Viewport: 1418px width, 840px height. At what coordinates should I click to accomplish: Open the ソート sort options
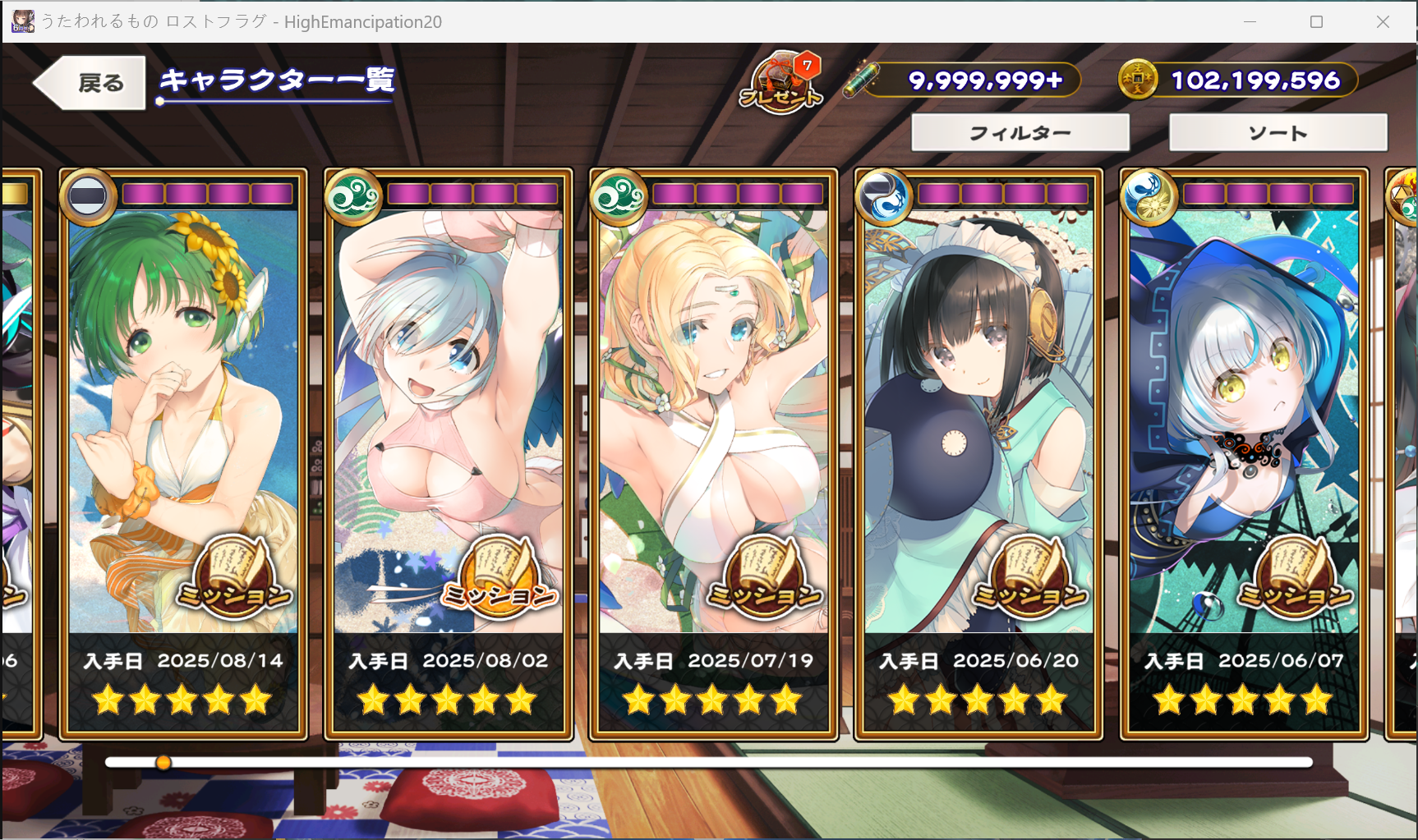click(1278, 133)
